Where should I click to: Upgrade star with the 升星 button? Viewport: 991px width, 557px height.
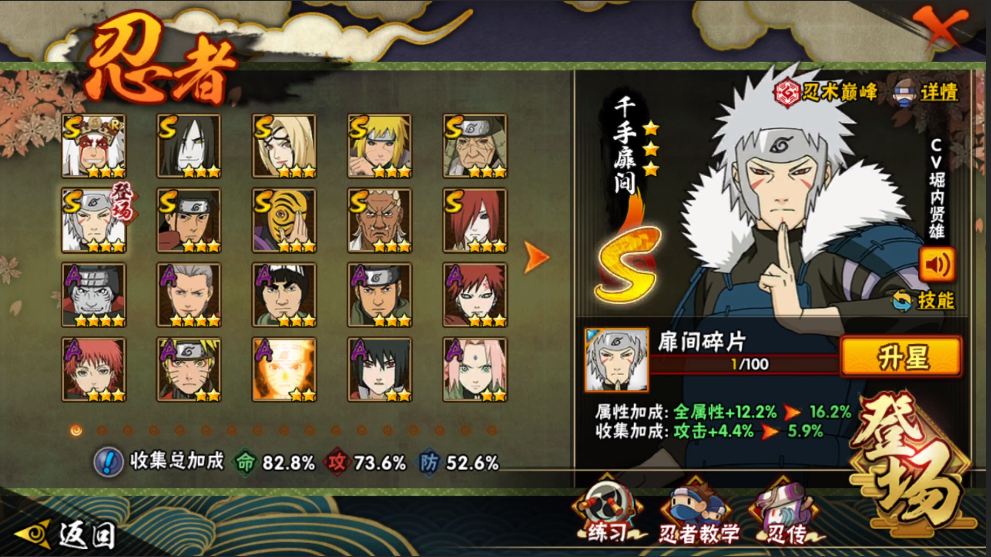(x=901, y=356)
